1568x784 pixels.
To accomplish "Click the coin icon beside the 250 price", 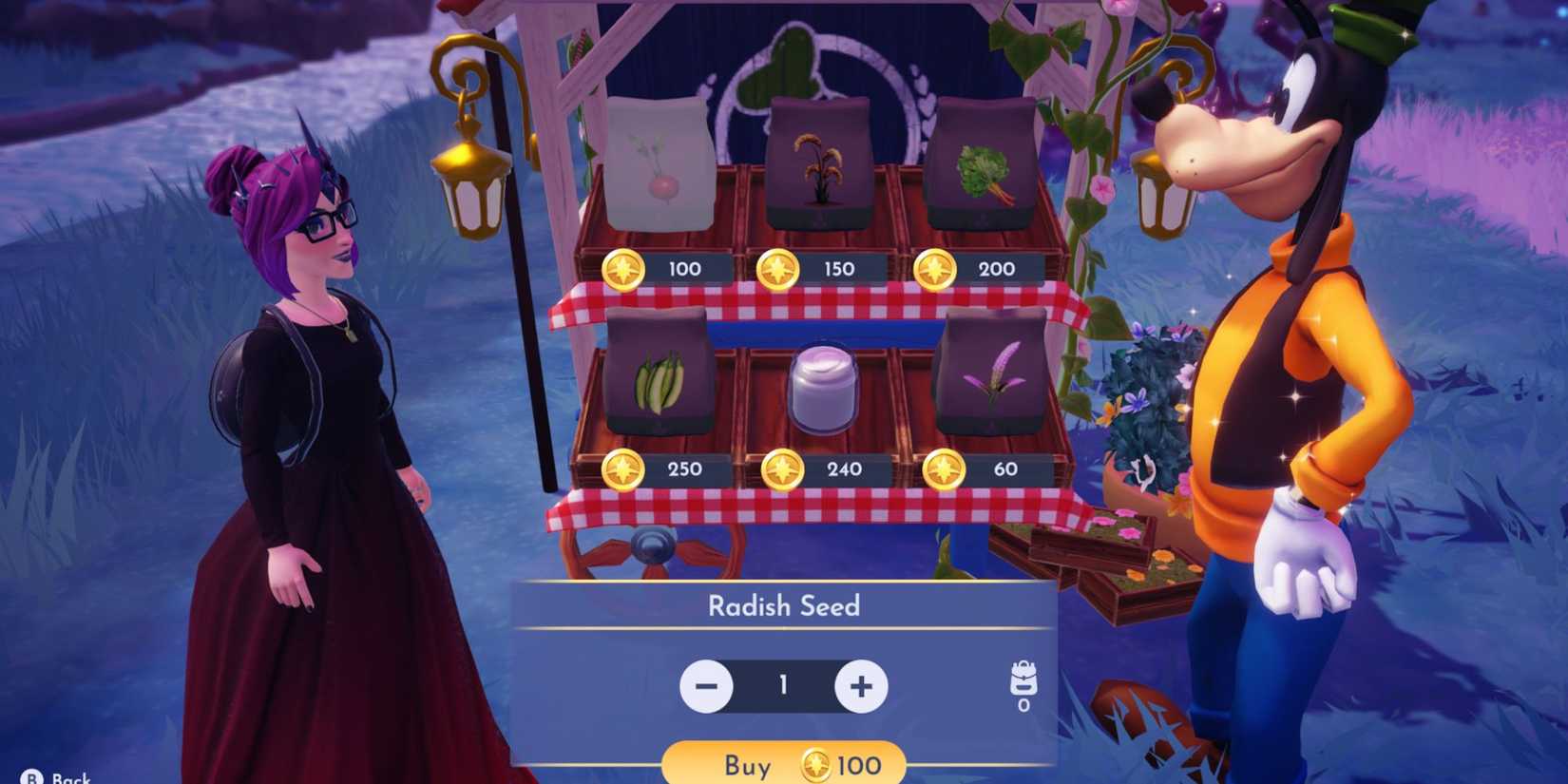I will coord(623,468).
